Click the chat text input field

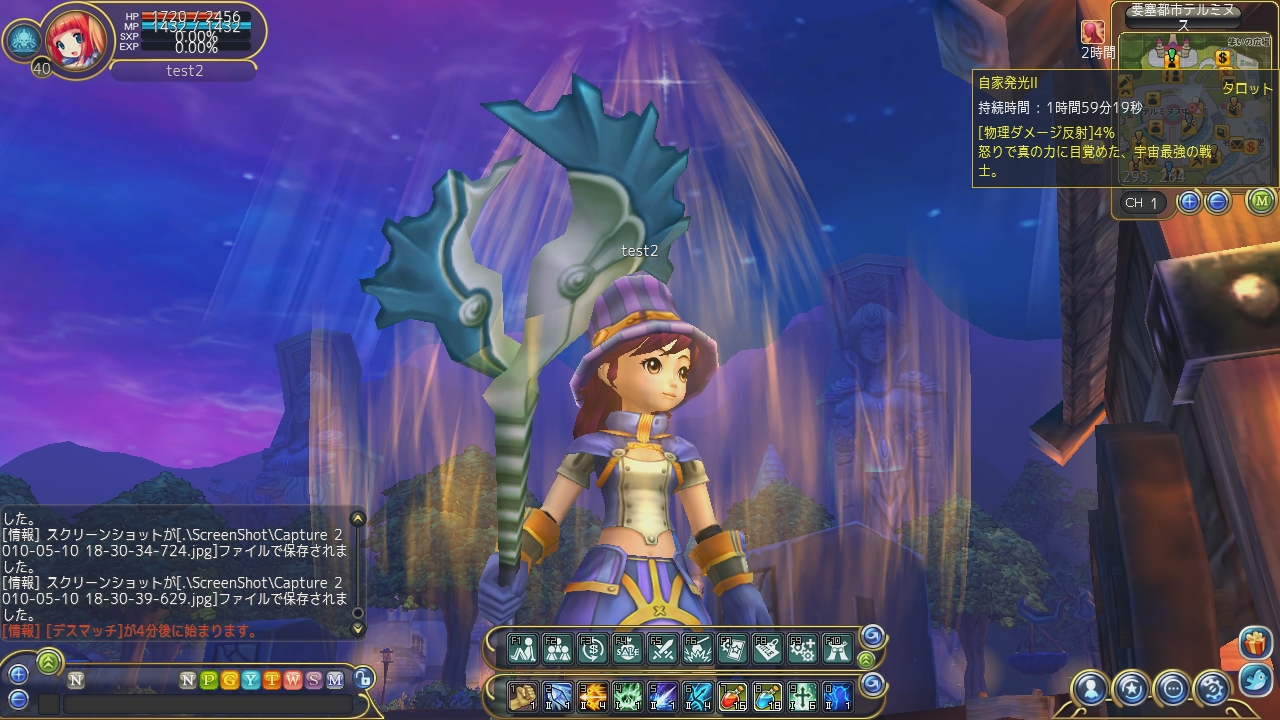[207, 704]
